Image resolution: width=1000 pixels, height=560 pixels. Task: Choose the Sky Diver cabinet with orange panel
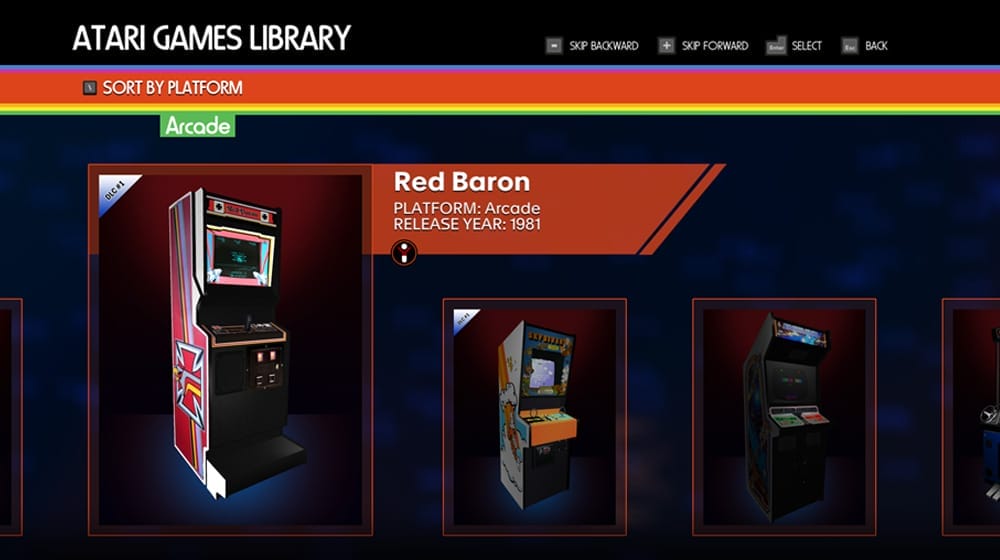(x=534, y=416)
